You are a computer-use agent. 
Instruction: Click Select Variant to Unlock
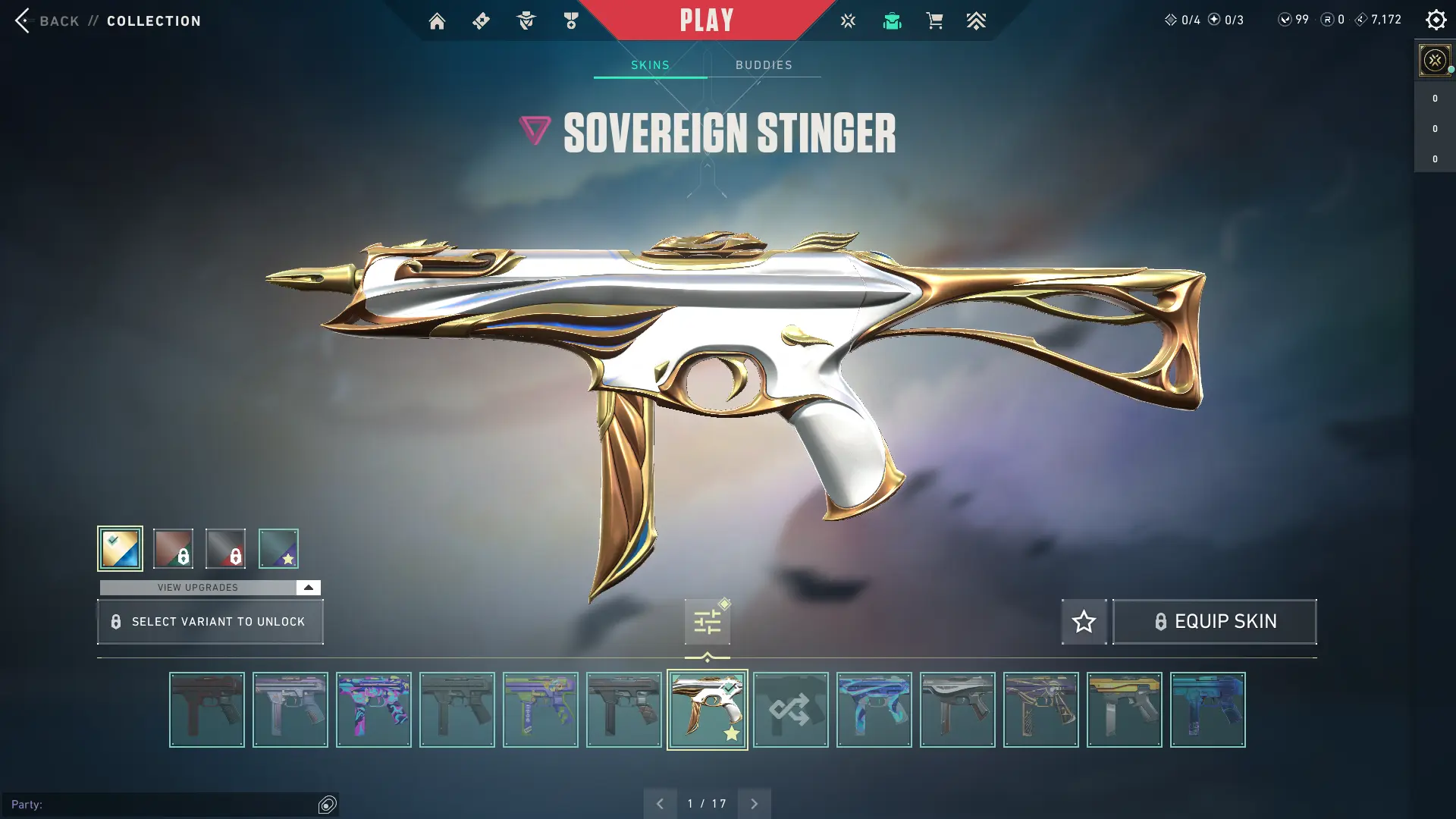click(x=210, y=622)
